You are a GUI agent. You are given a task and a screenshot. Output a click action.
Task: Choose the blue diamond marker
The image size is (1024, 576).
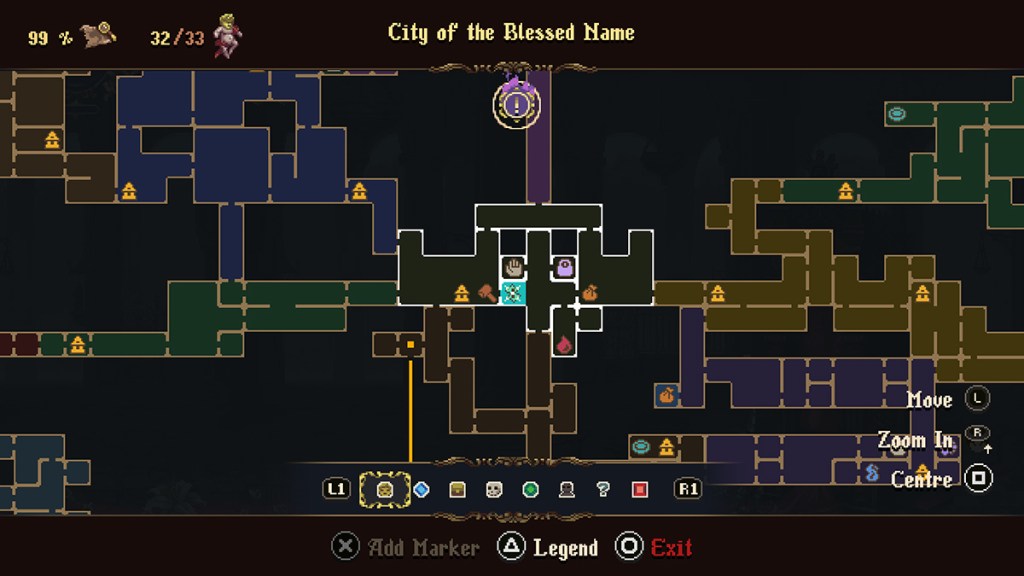[x=421, y=490]
